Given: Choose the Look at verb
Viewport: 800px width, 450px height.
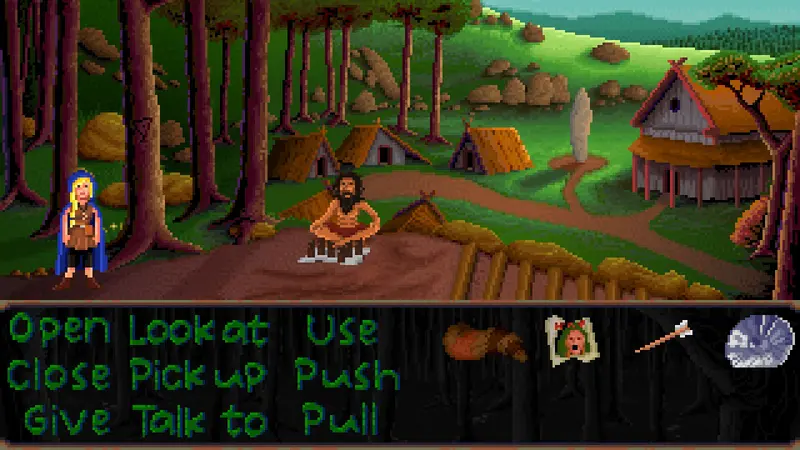Looking at the screenshot, I should coord(199,330).
